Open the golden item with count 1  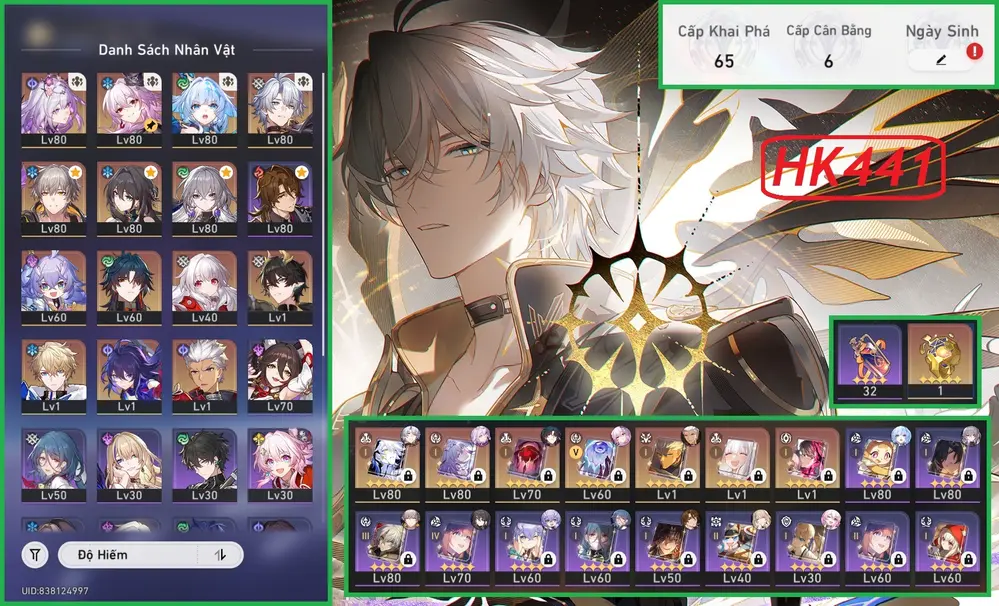coord(939,360)
